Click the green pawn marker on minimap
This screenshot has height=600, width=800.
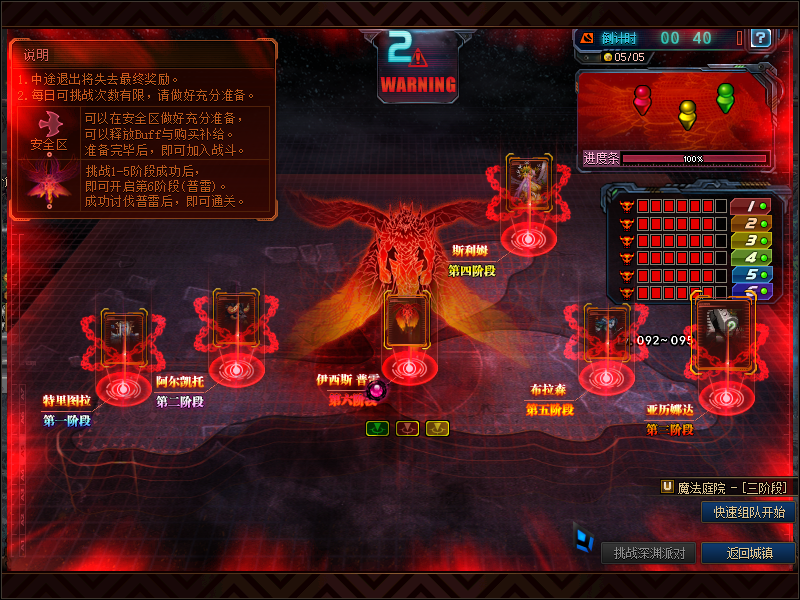725,95
